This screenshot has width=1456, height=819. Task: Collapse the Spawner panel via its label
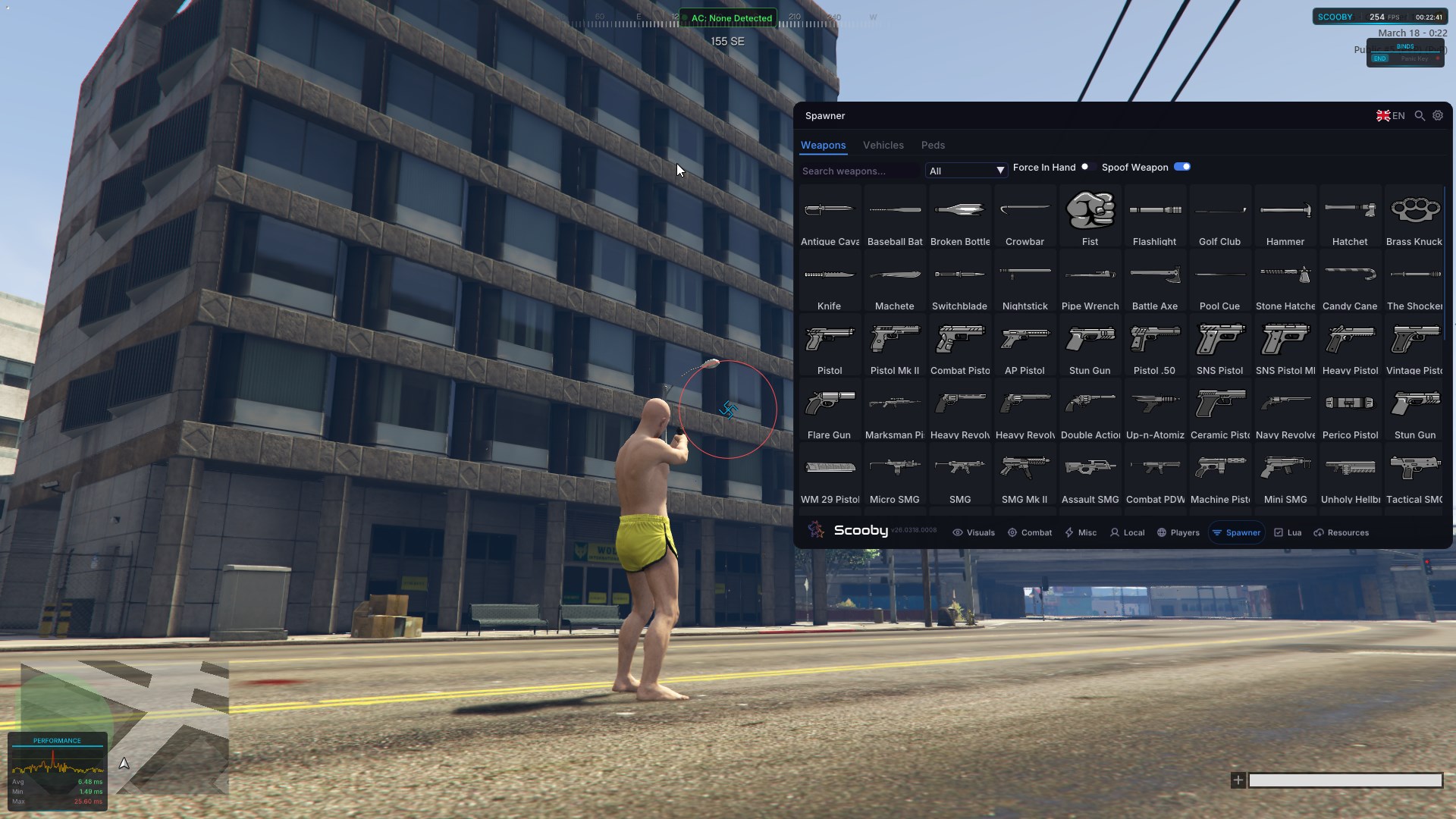825,115
